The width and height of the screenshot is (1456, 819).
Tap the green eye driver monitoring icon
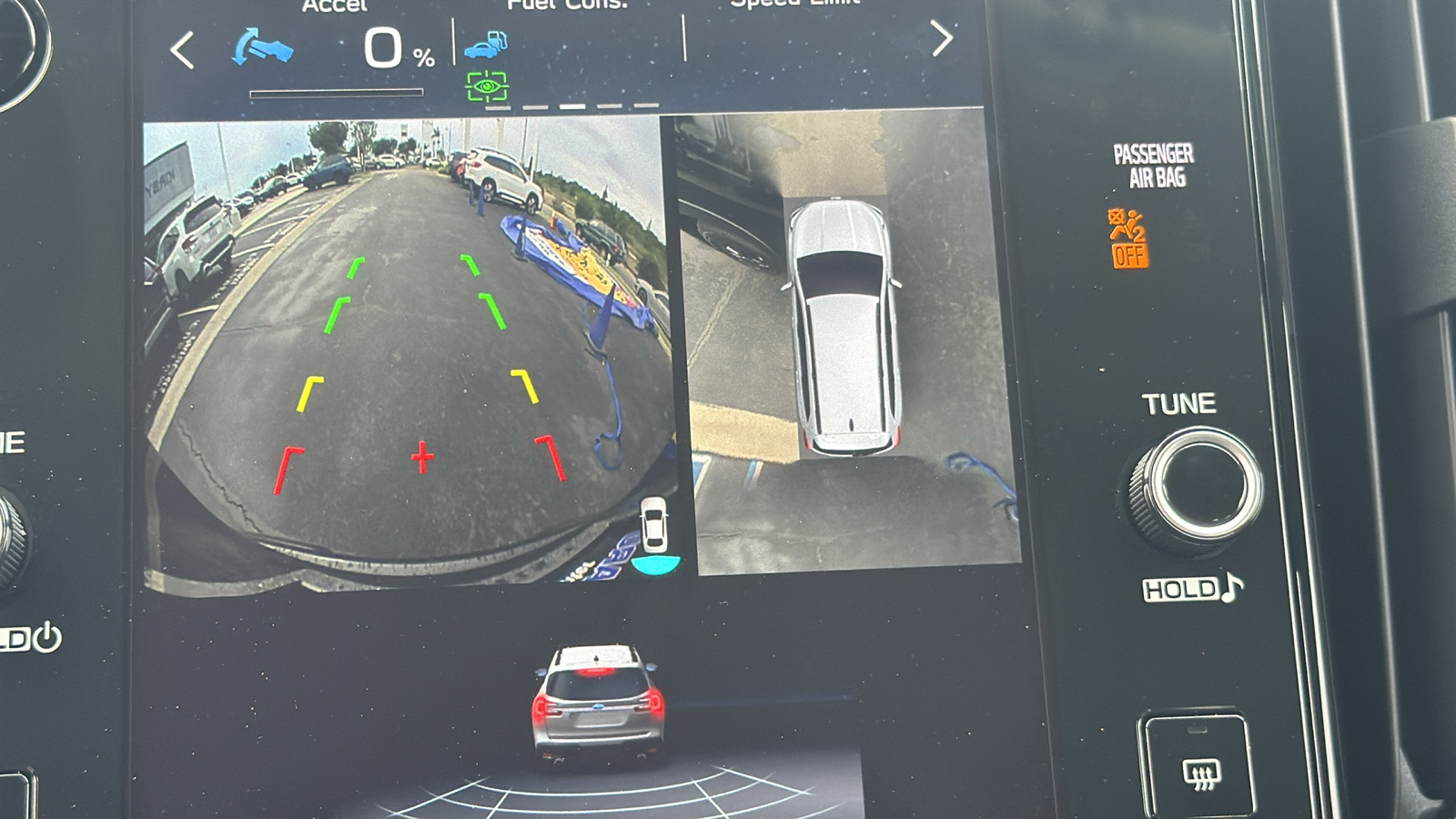tap(487, 86)
